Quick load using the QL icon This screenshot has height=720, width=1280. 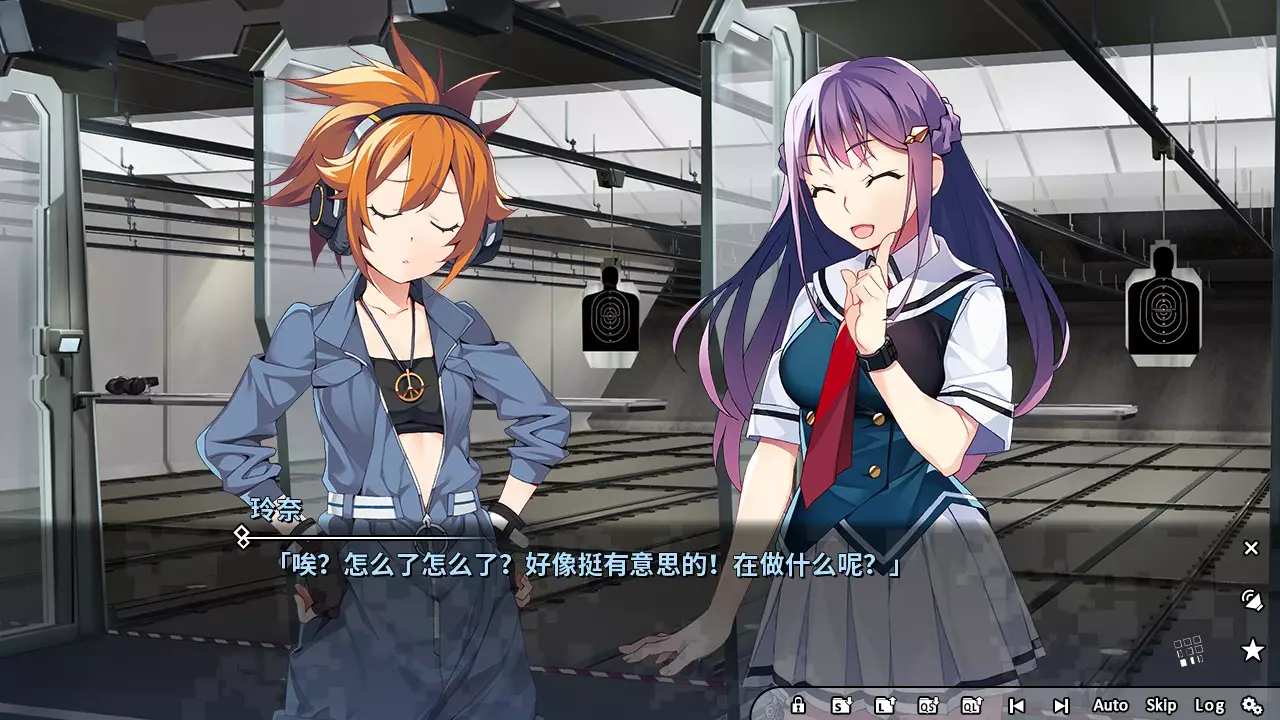973,705
